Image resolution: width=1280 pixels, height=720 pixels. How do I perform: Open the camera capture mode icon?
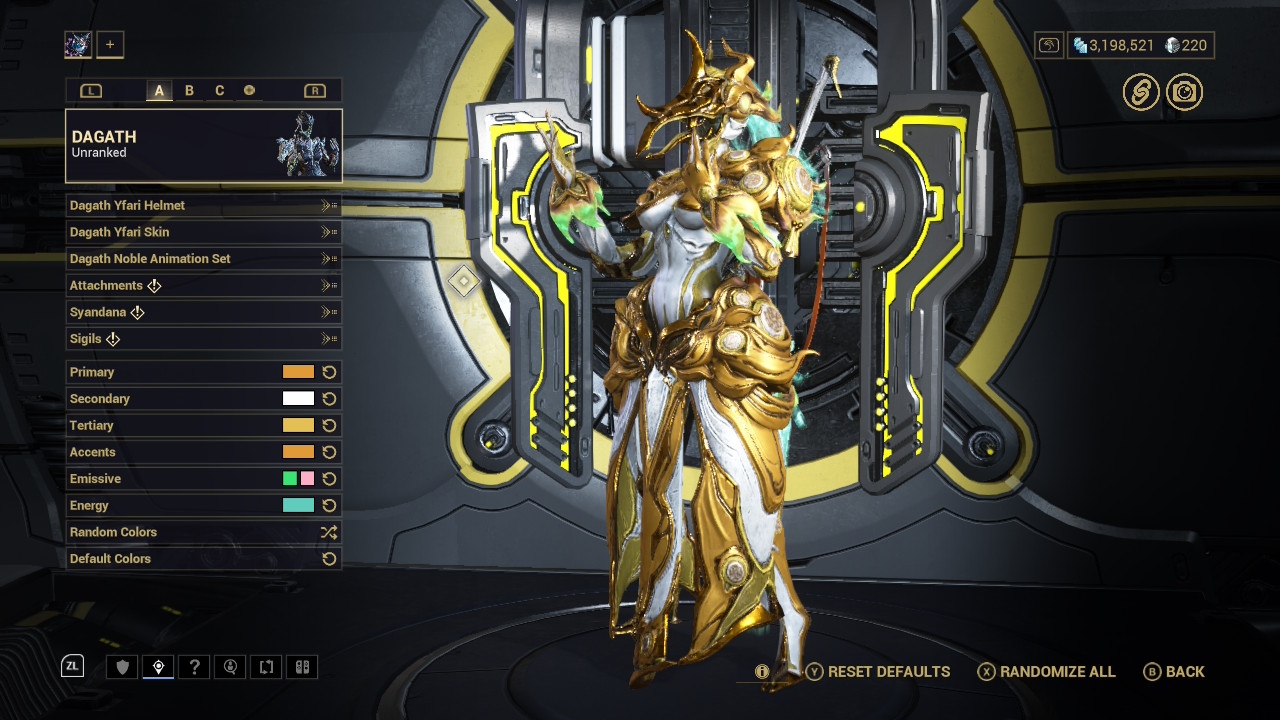1185,92
